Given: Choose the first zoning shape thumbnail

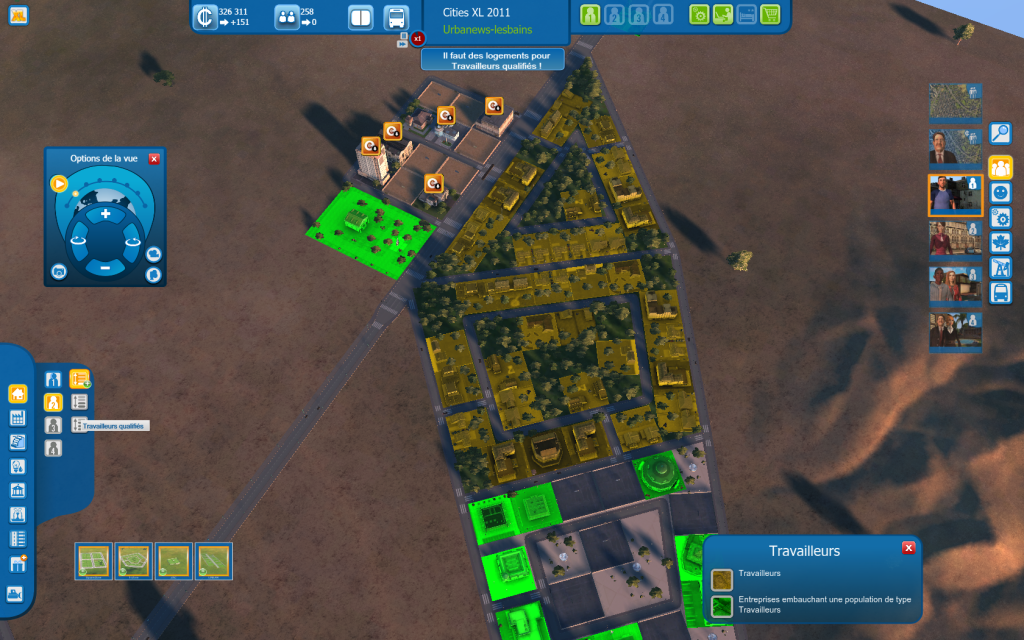Looking at the screenshot, I should 94,560.
